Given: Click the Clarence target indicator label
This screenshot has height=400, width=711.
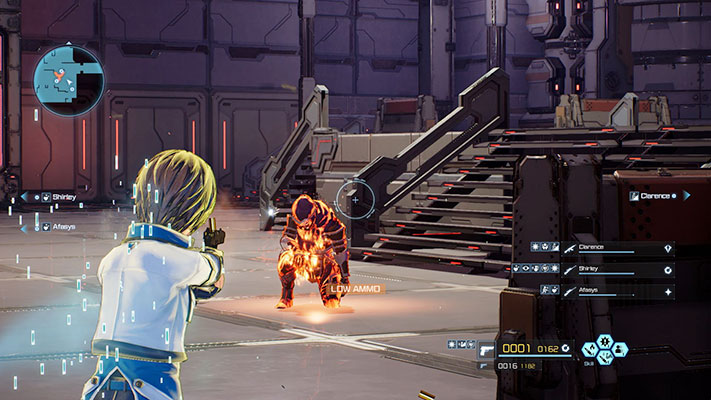Looking at the screenshot, I should pyautogui.click(x=658, y=196).
